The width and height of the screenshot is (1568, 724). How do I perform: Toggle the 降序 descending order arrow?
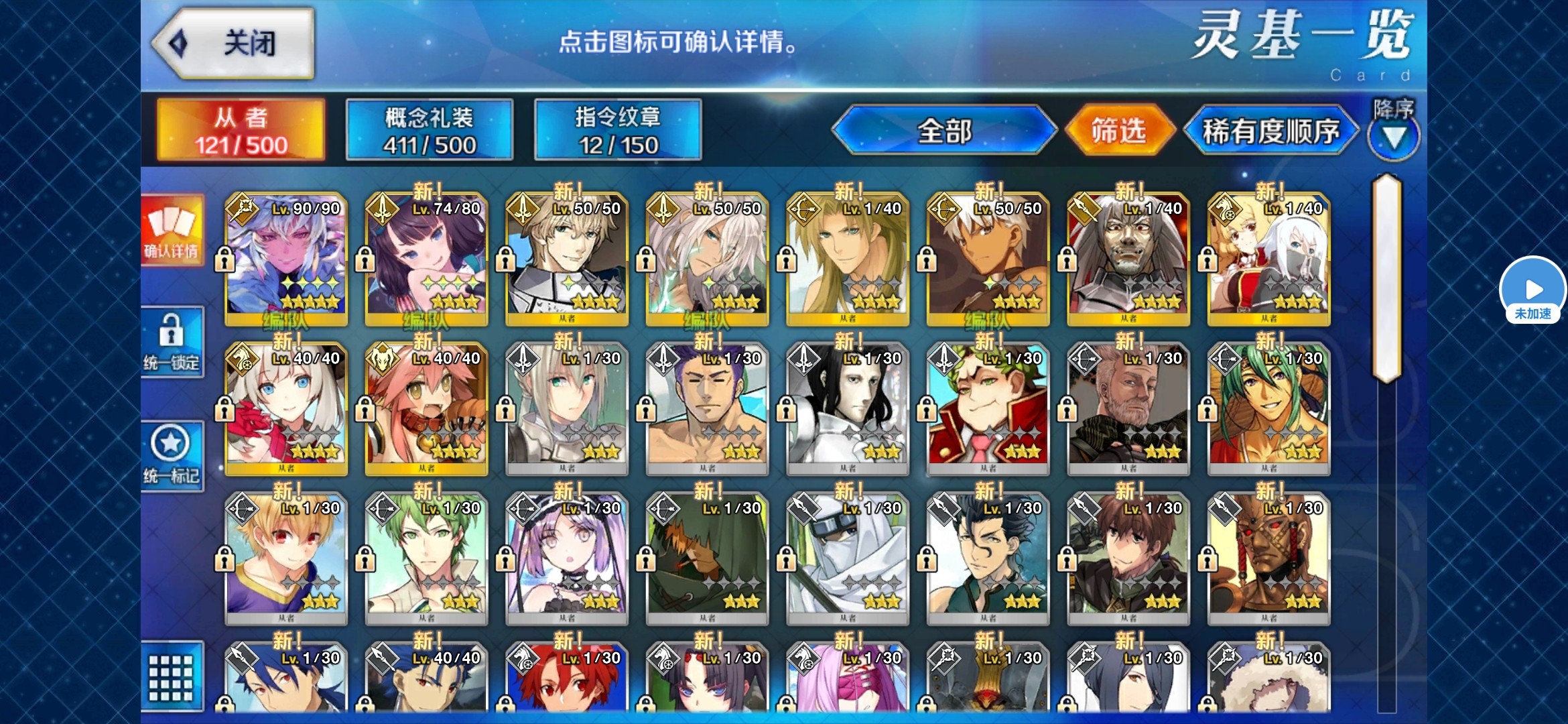1394,136
